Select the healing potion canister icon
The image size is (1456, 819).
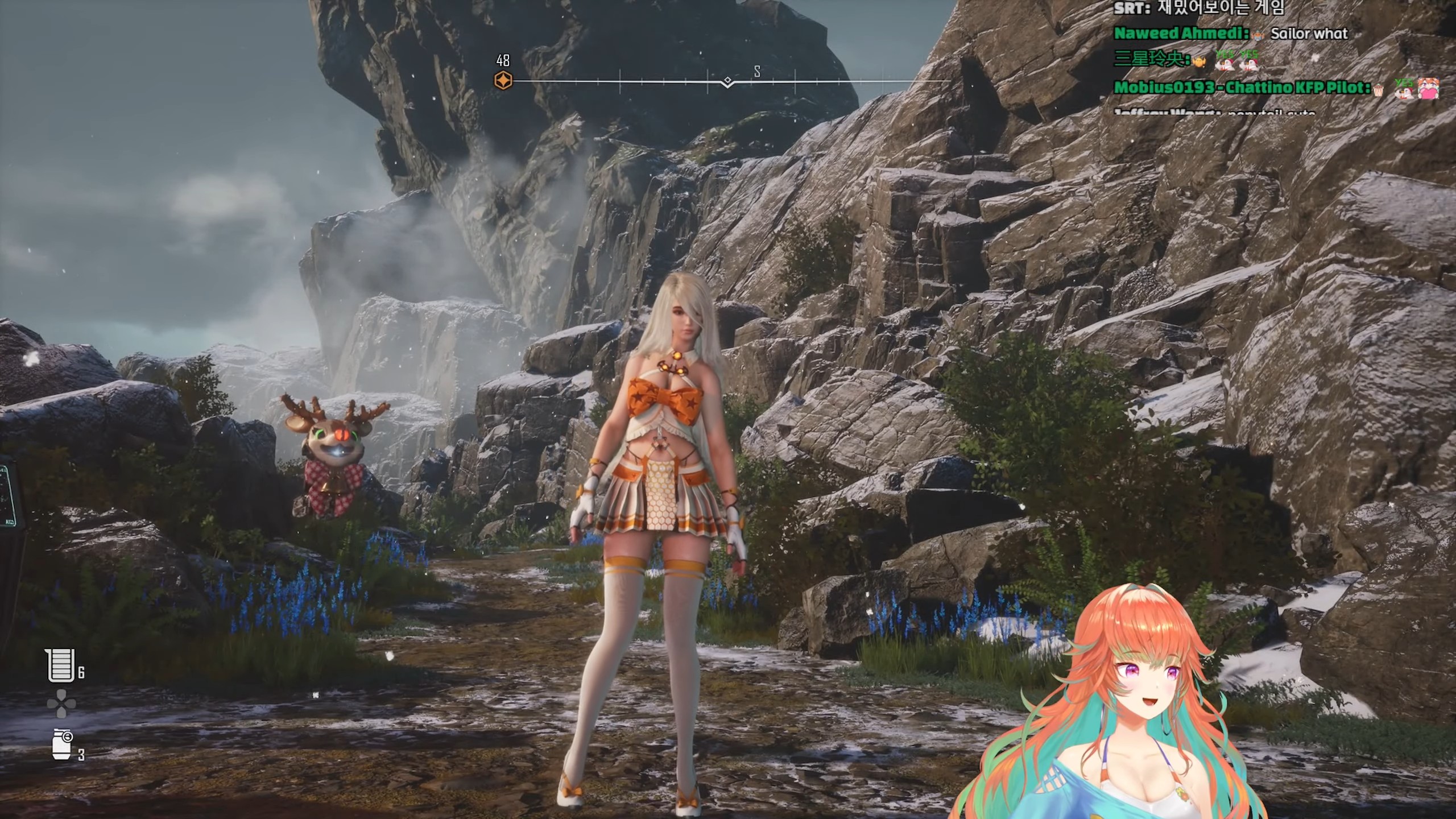tap(61, 665)
